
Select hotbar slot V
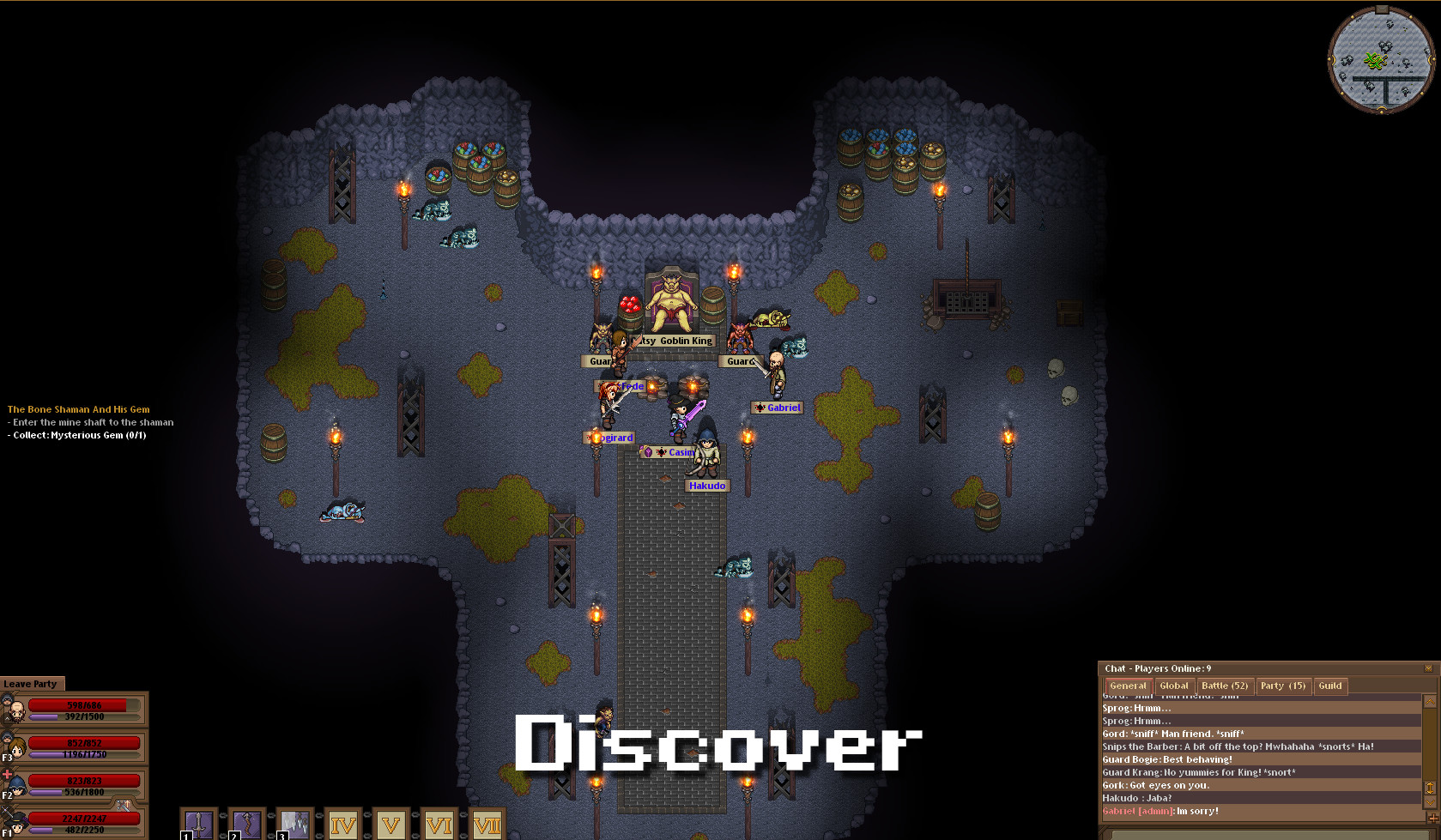(x=391, y=825)
